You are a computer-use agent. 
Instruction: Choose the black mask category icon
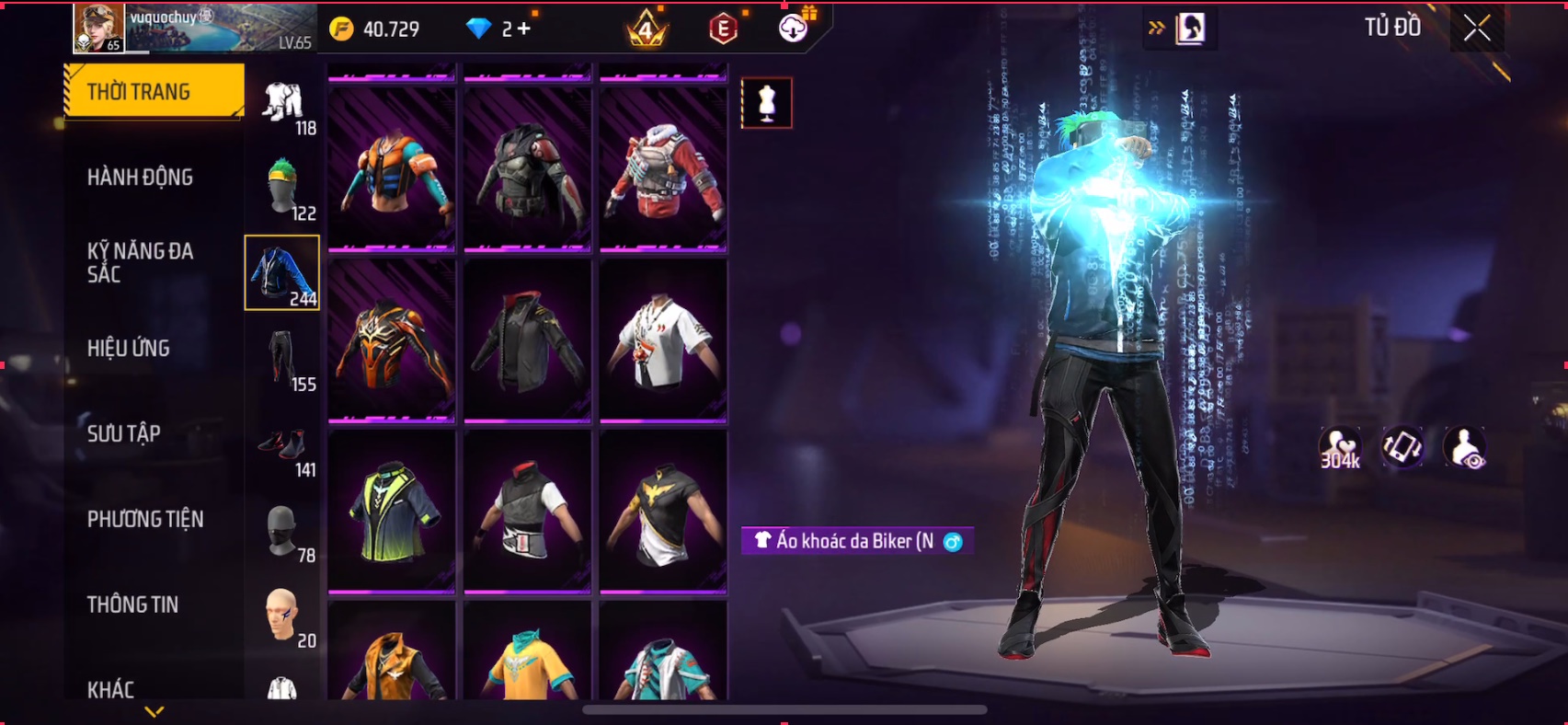click(283, 530)
